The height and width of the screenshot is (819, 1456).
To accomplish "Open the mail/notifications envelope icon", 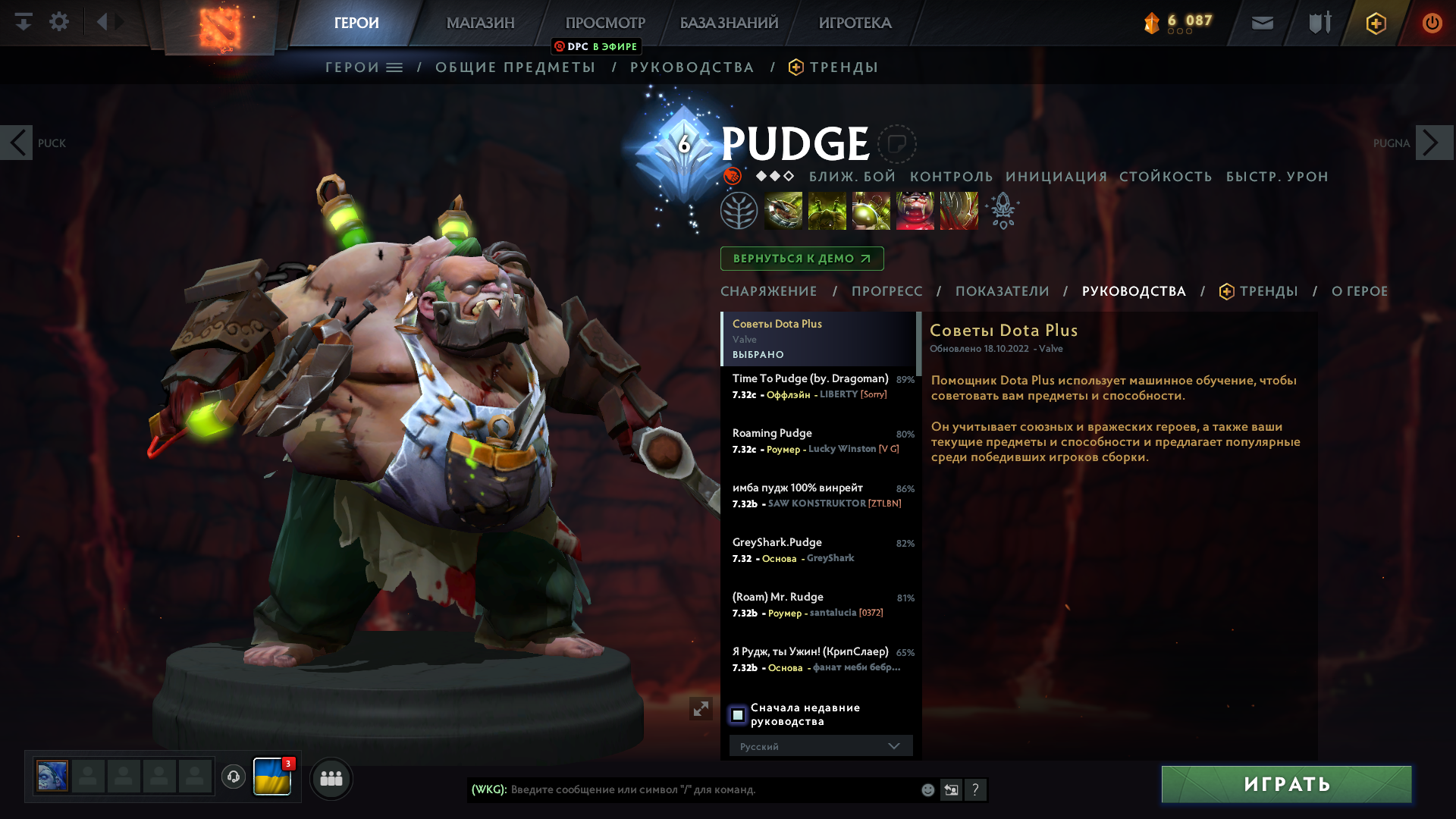I will point(1262,23).
